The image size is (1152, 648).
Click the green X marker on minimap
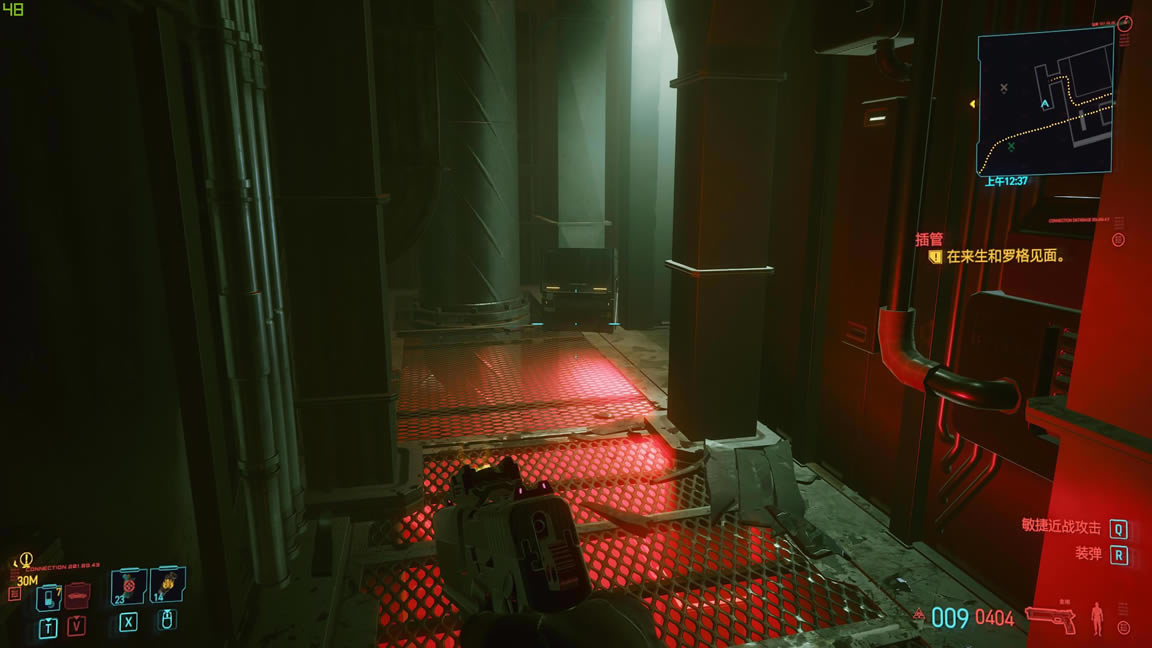point(1011,147)
